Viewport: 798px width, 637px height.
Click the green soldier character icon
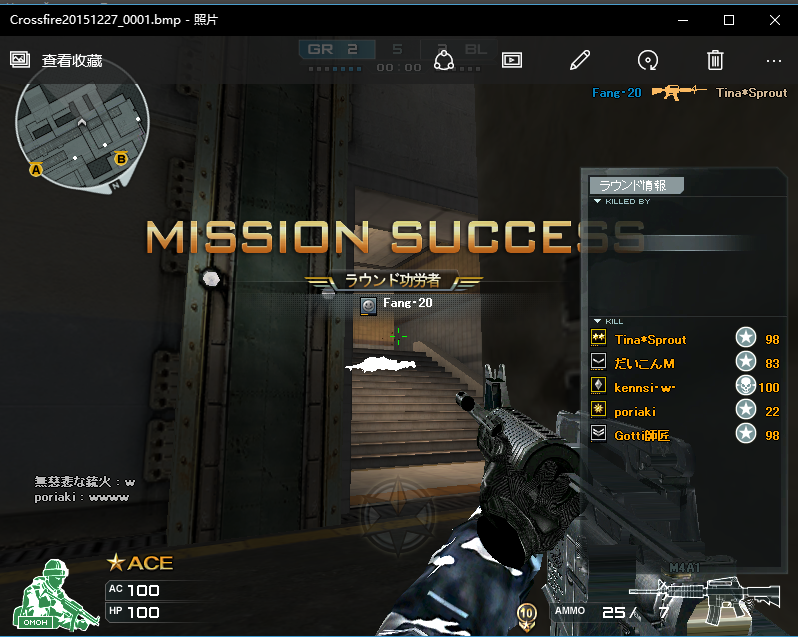pos(52,595)
